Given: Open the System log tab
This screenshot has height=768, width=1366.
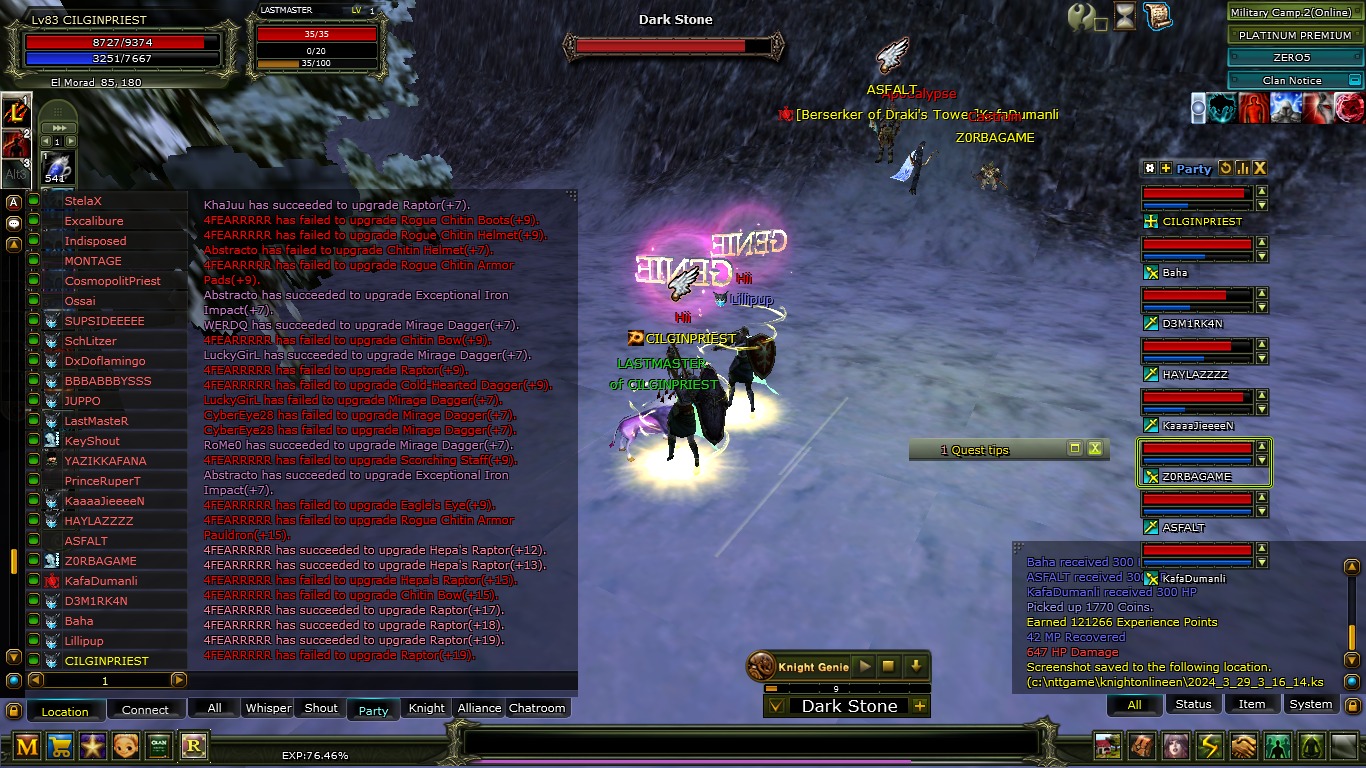Looking at the screenshot, I should [x=1310, y=704].
